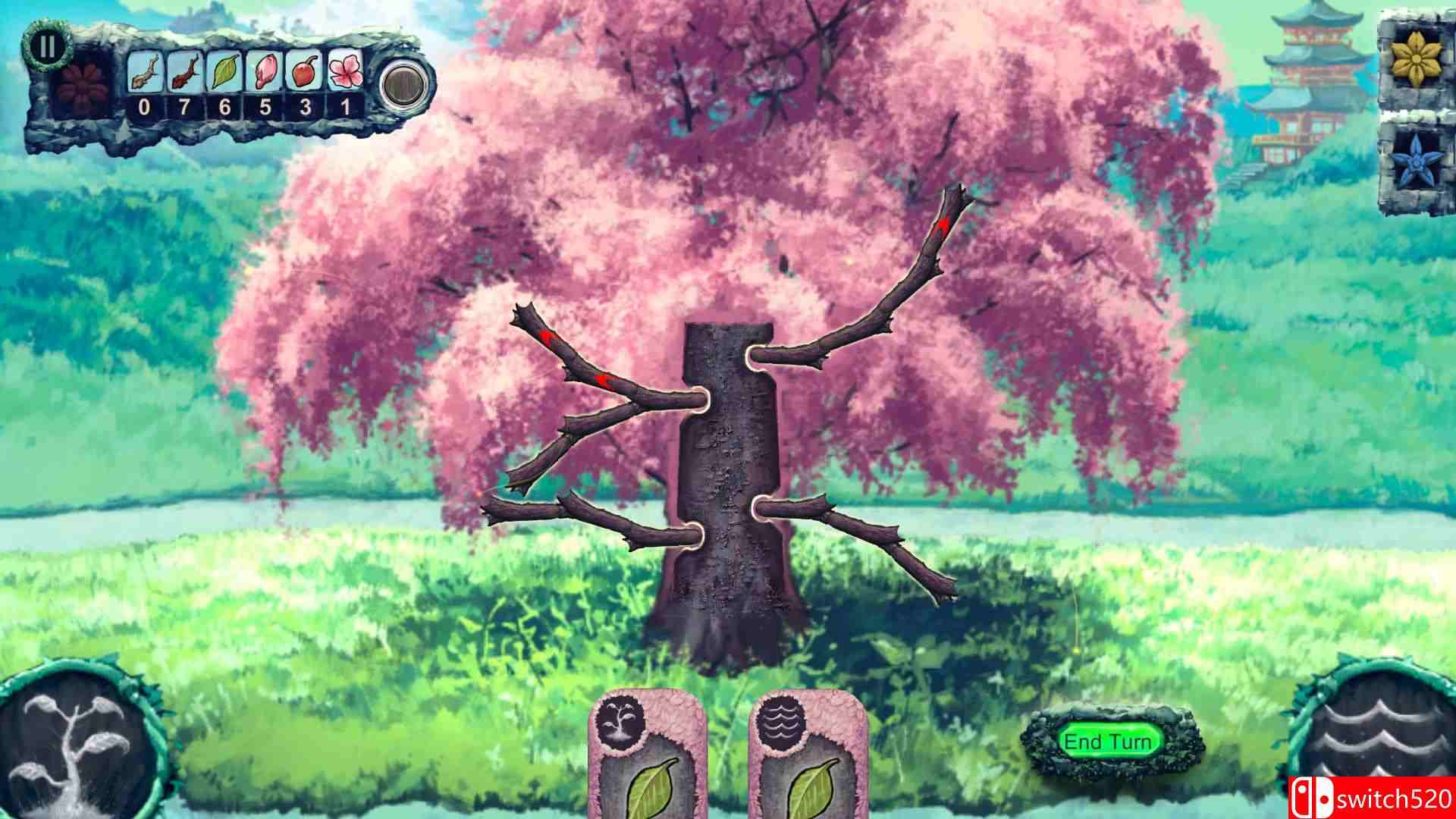Switch to the left leaf card
The height and width of the screenshot is (819, 1456).
tap(648, 773)
